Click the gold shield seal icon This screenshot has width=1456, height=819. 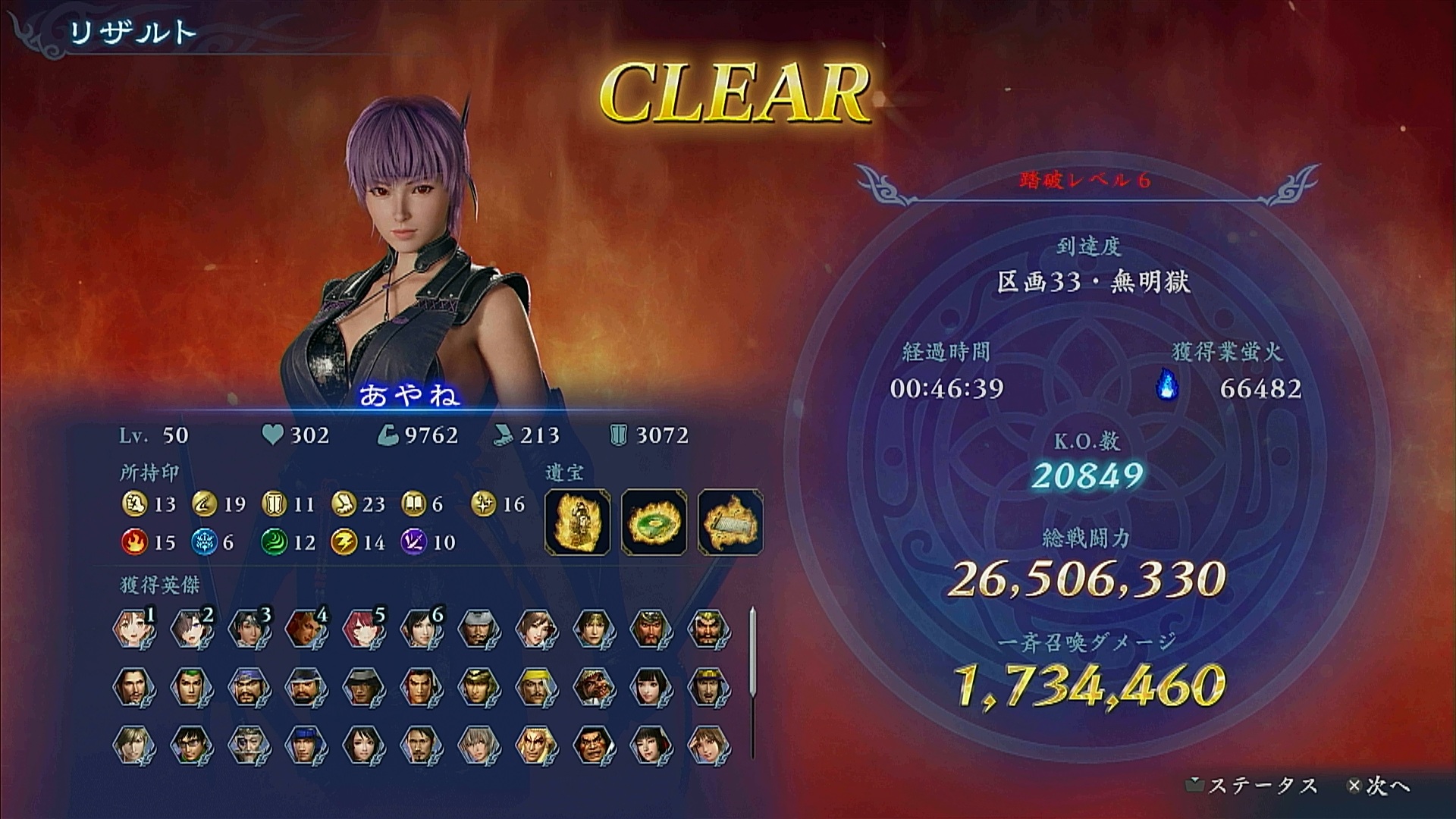point(274,504)
